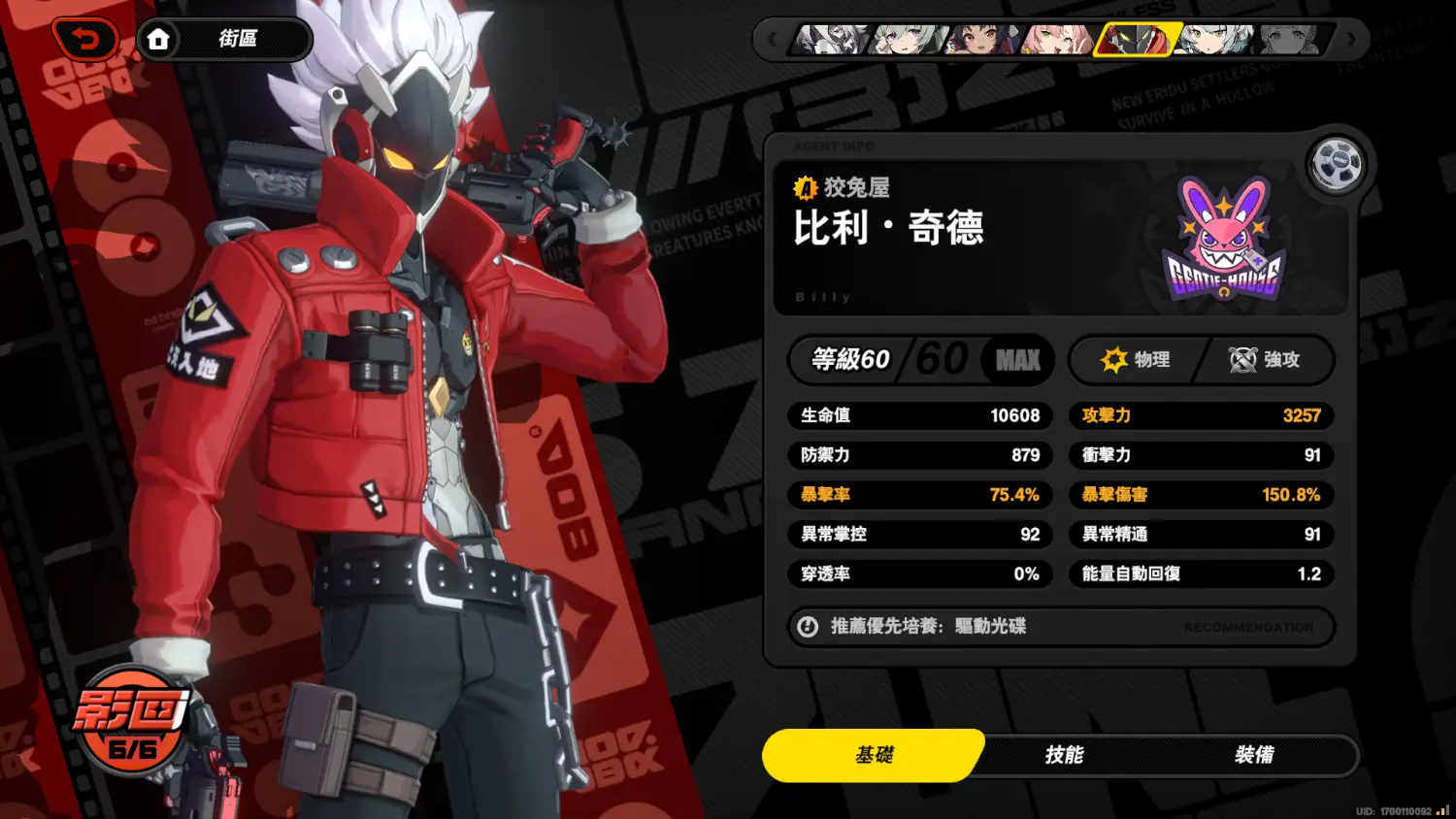This screenshot has width=1456, height=819.
Task: Switch to the 技能 tab
Action: coord(1064,755)
